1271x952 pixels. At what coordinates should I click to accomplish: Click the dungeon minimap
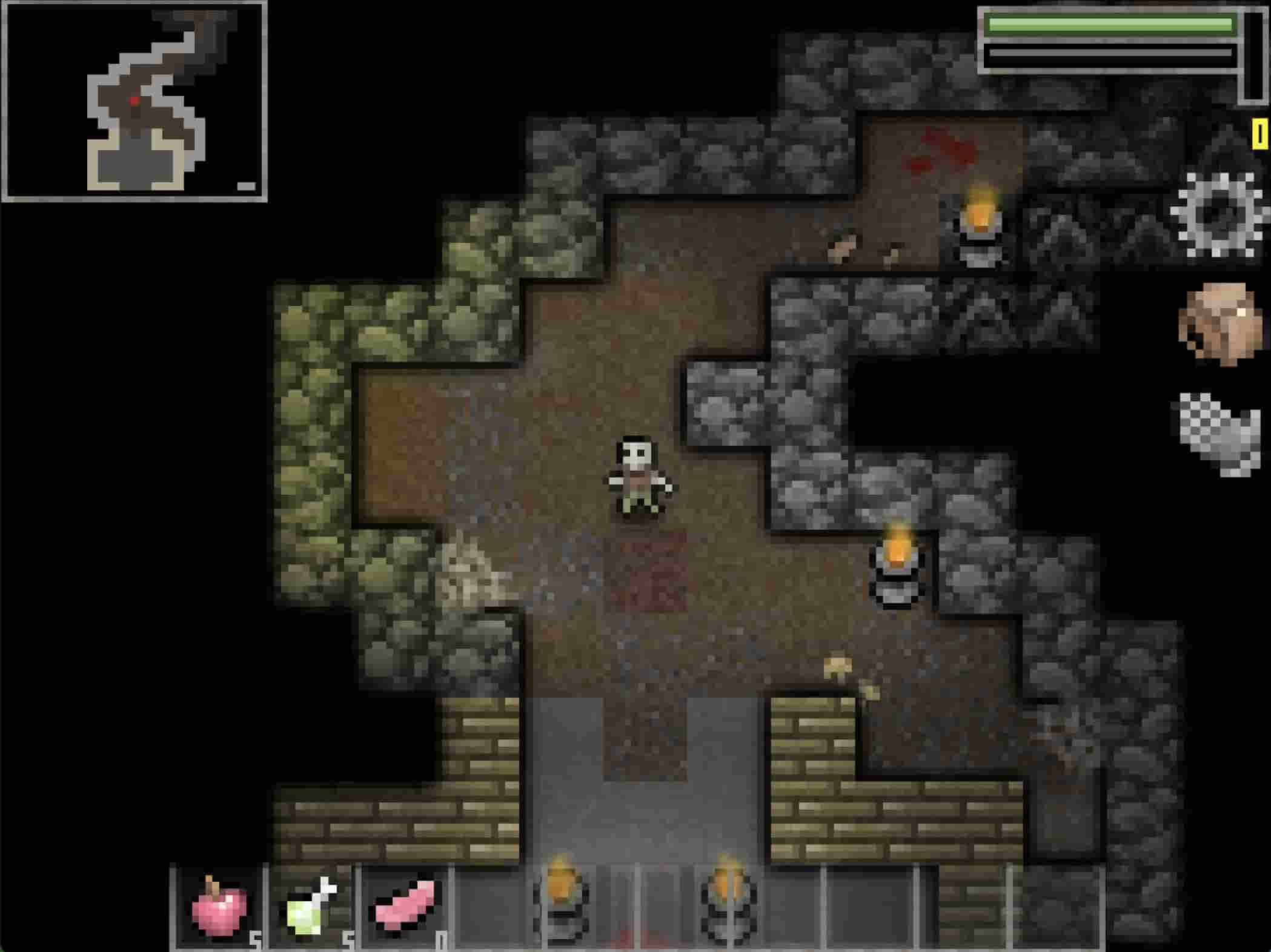click(x=134, y=101)
